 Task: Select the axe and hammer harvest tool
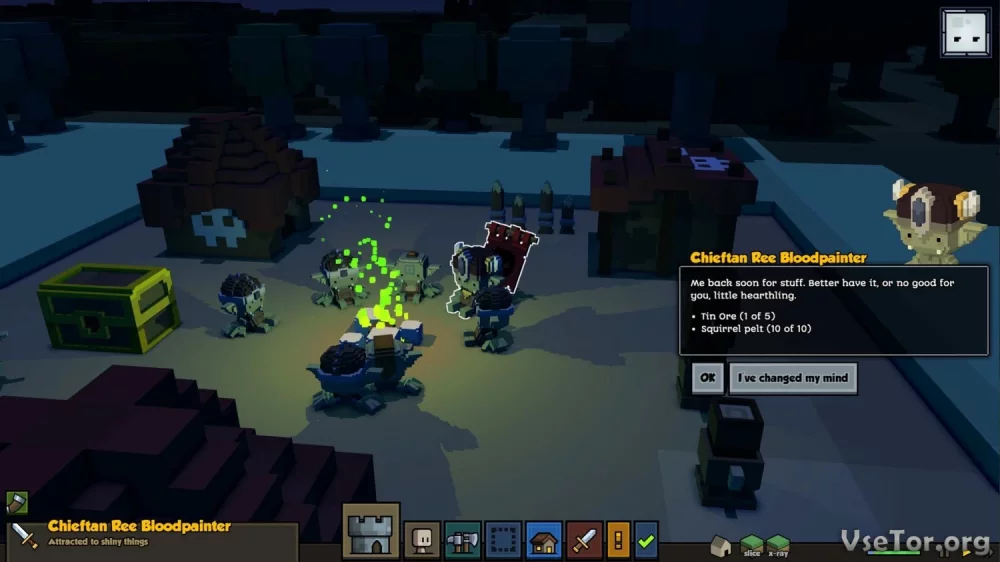[x=463, y=540]
